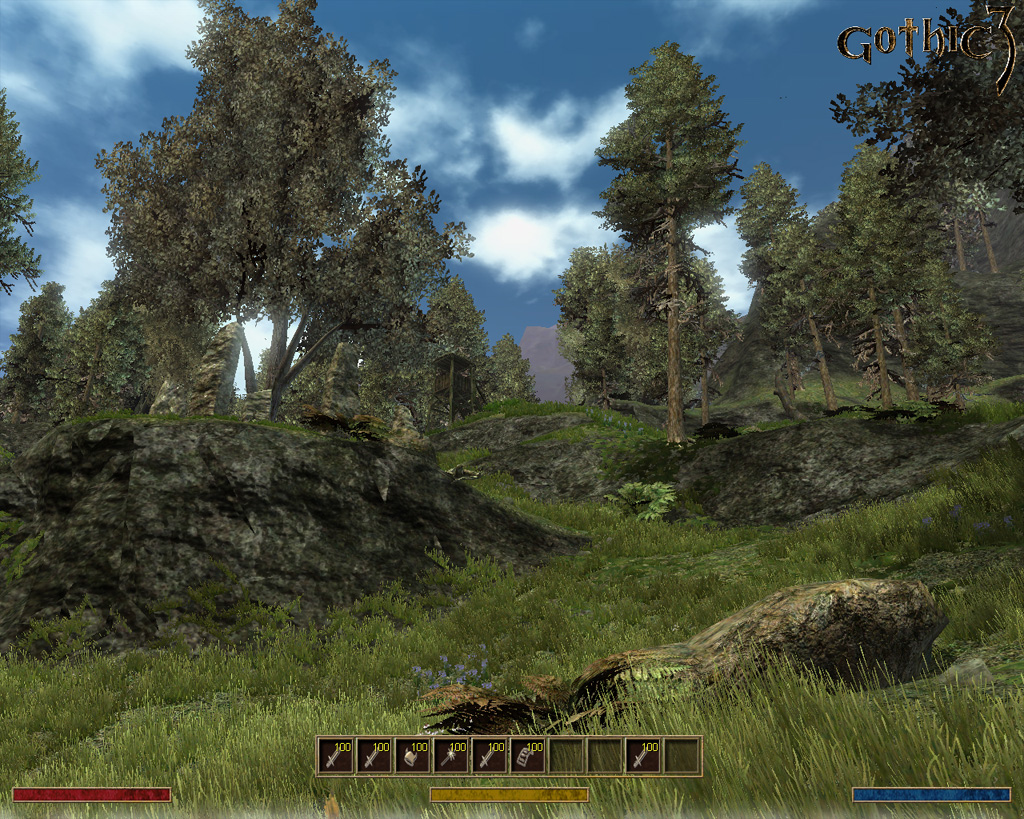This screenshot has height=819, width=1024.
Task: Select the sword slot between empty quickbar slots
Action: (643, 756)
